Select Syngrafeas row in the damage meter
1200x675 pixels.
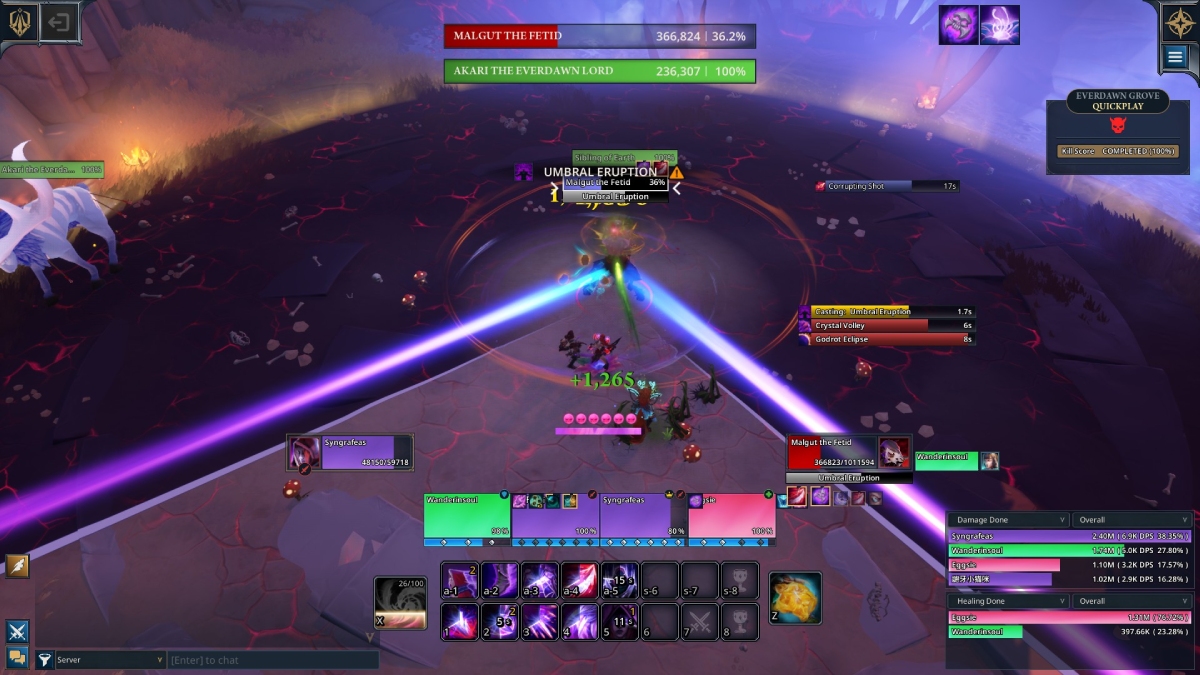[x=1068, y=536]
